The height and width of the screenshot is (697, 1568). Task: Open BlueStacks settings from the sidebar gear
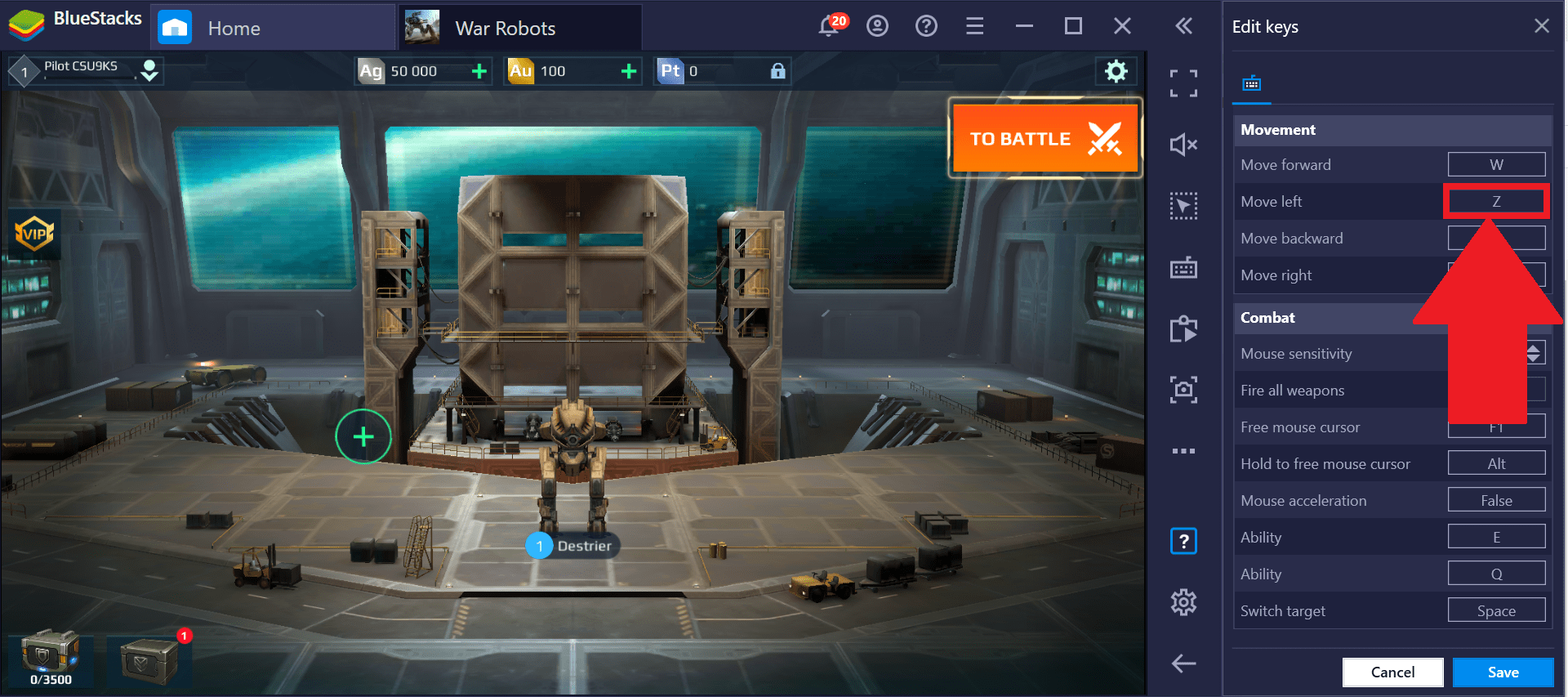pyautogui.click(x=1183, y=602)
